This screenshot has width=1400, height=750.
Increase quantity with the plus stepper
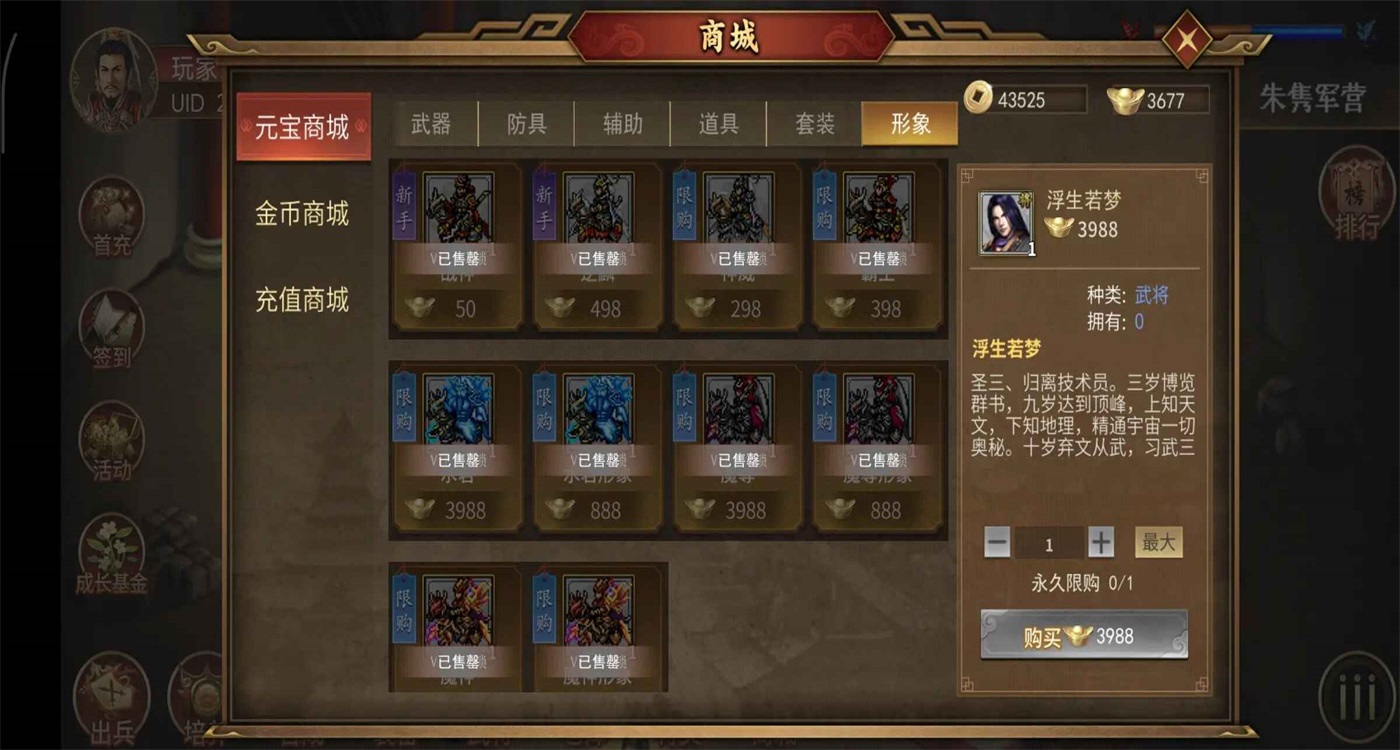click(x=1099, y=540)
